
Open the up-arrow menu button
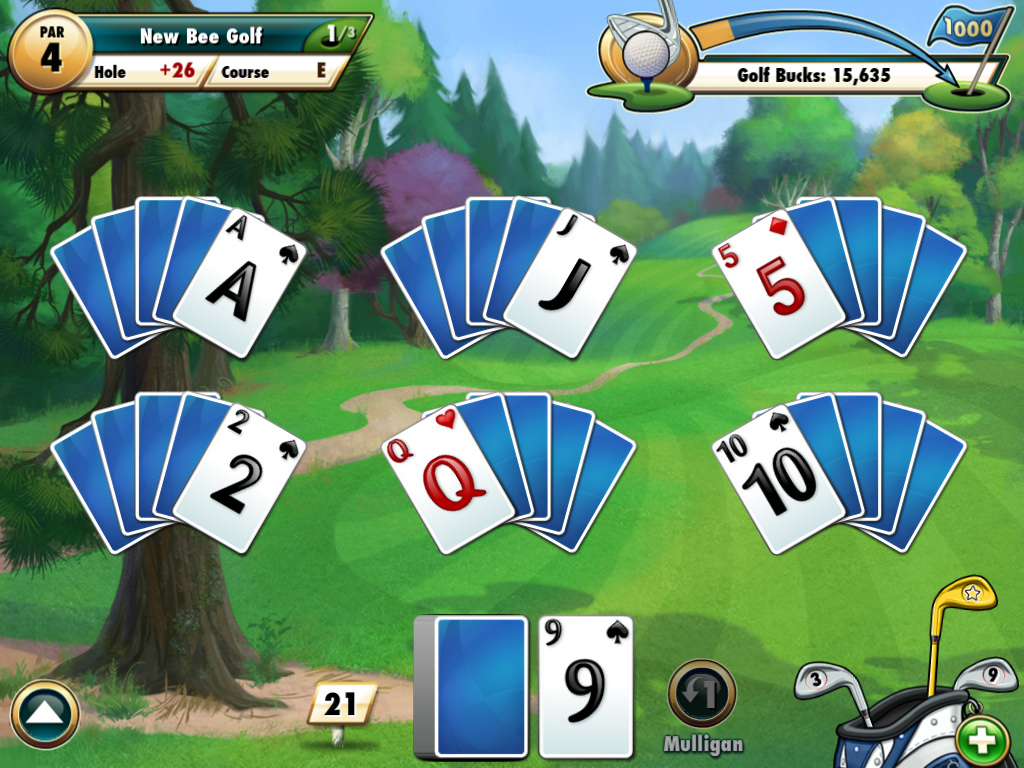point(45,715)
